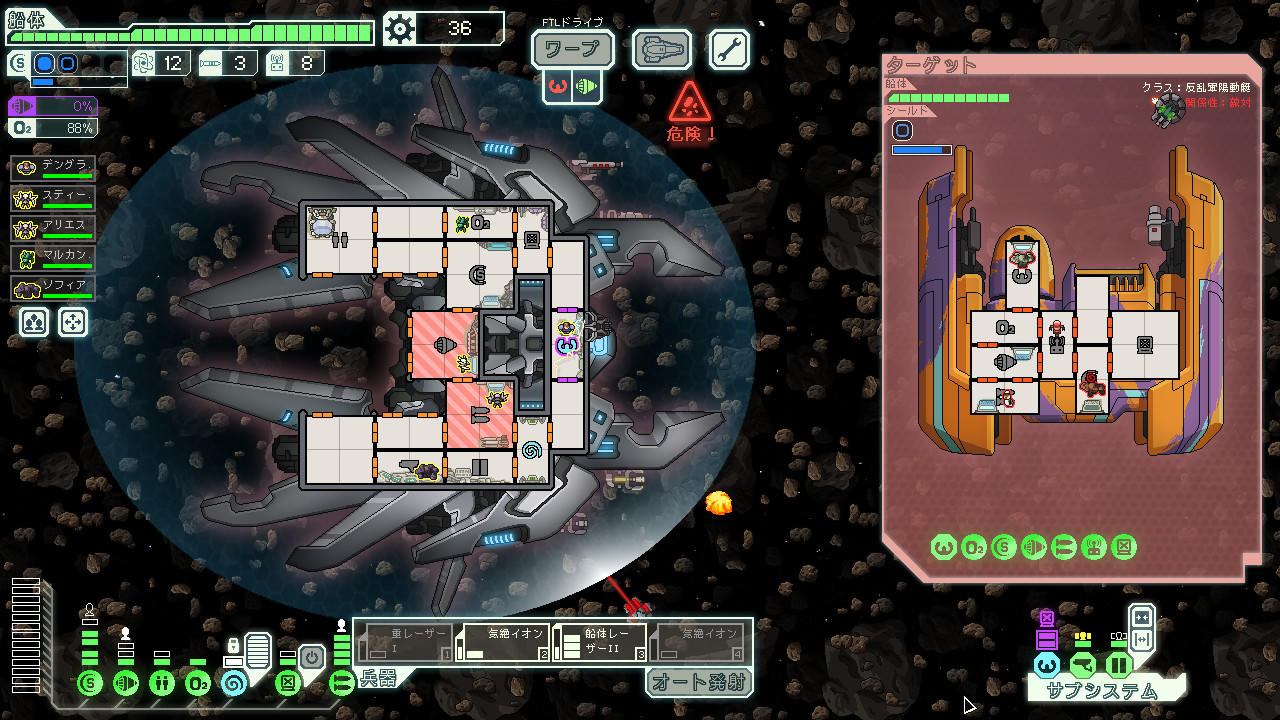This screenshot has height=720, width=1280.
Task: Open the upgrades screen with the wrench icon
Action: point(728,48)
